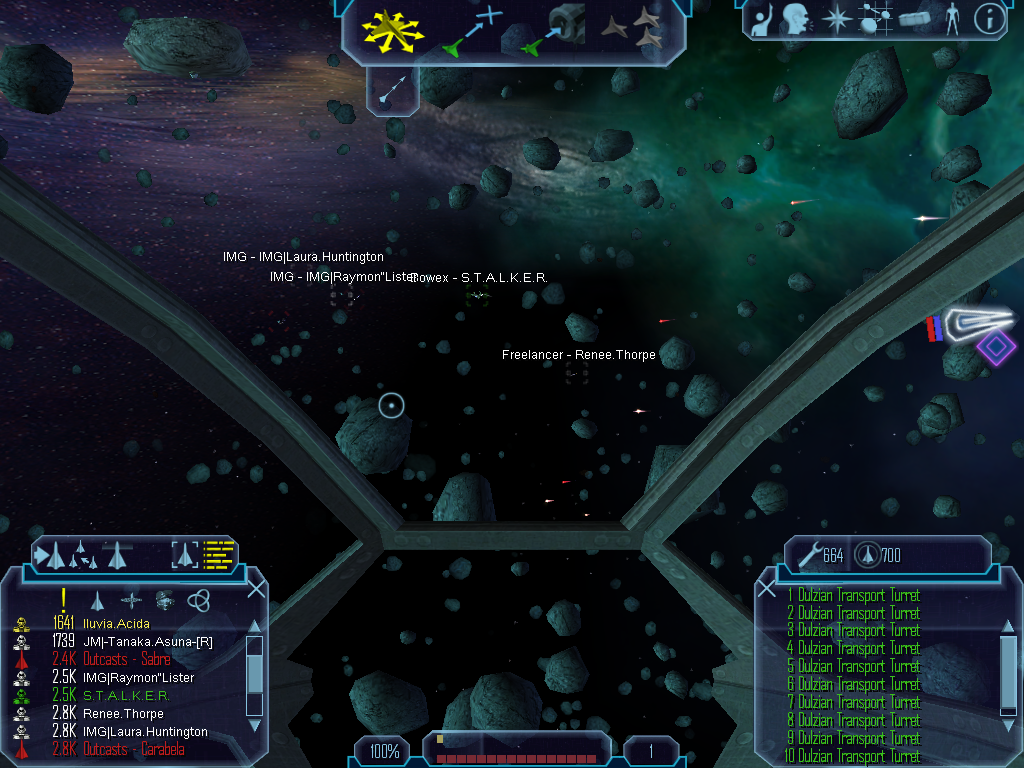
Task: Click the contact list's down scroll arrow
Action: [x=255, y=724]
